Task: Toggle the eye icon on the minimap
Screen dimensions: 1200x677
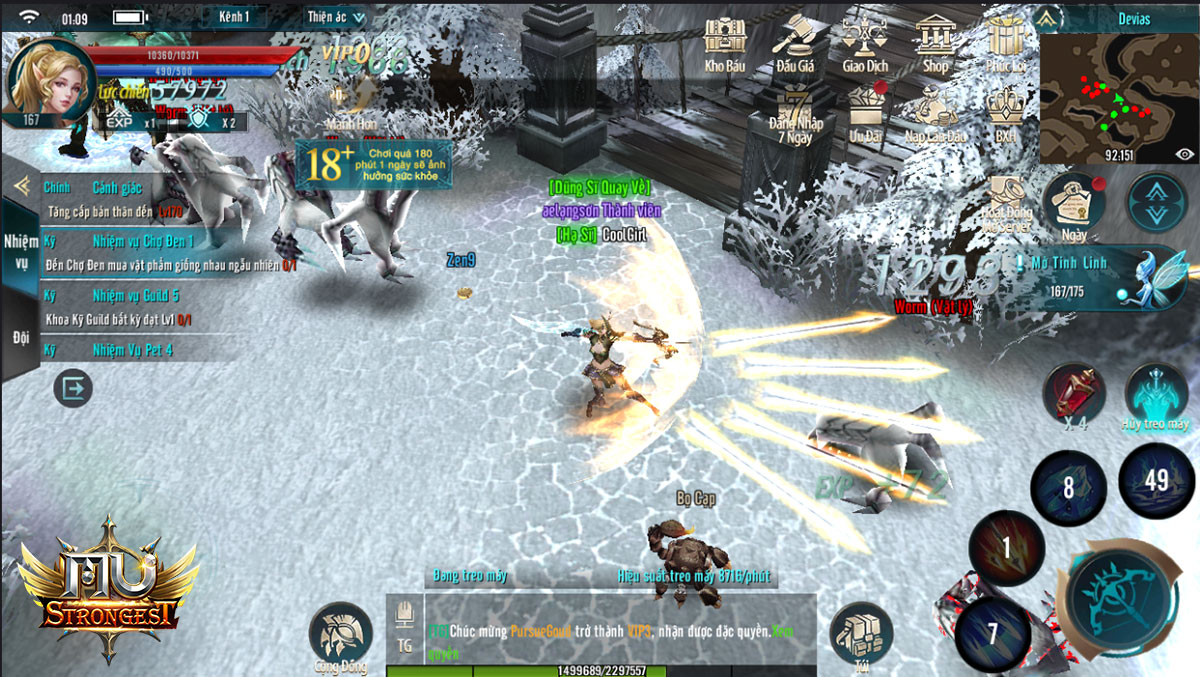Action: (1185, 154)
